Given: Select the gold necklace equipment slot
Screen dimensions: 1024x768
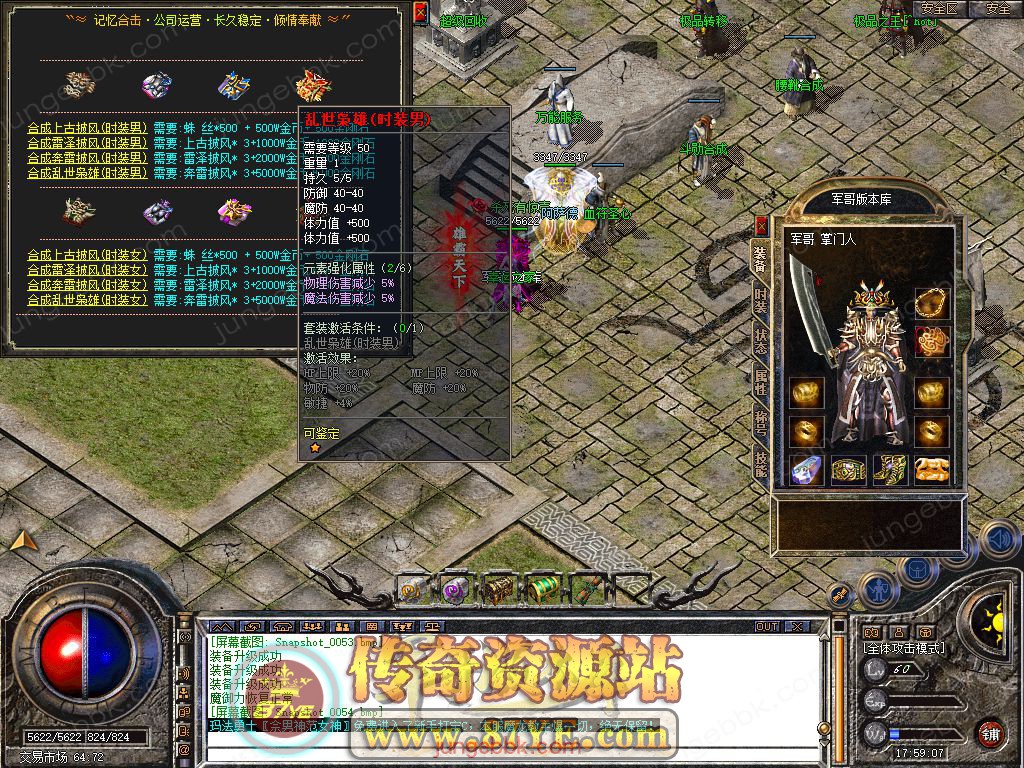Looking at the screenshot, I should coord(931,300).
